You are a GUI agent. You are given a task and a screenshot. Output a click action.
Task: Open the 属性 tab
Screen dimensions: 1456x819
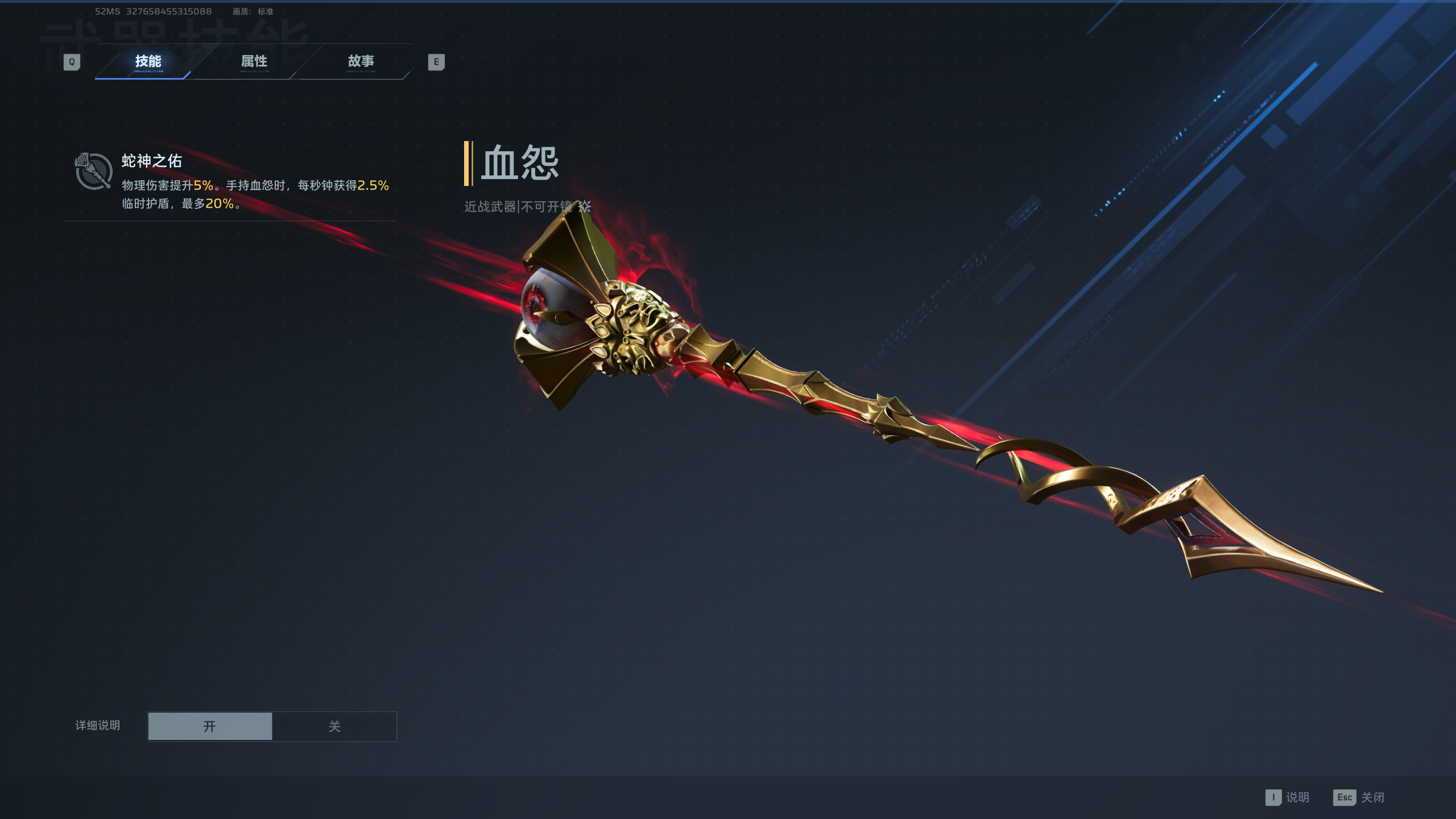coord(254,61)
